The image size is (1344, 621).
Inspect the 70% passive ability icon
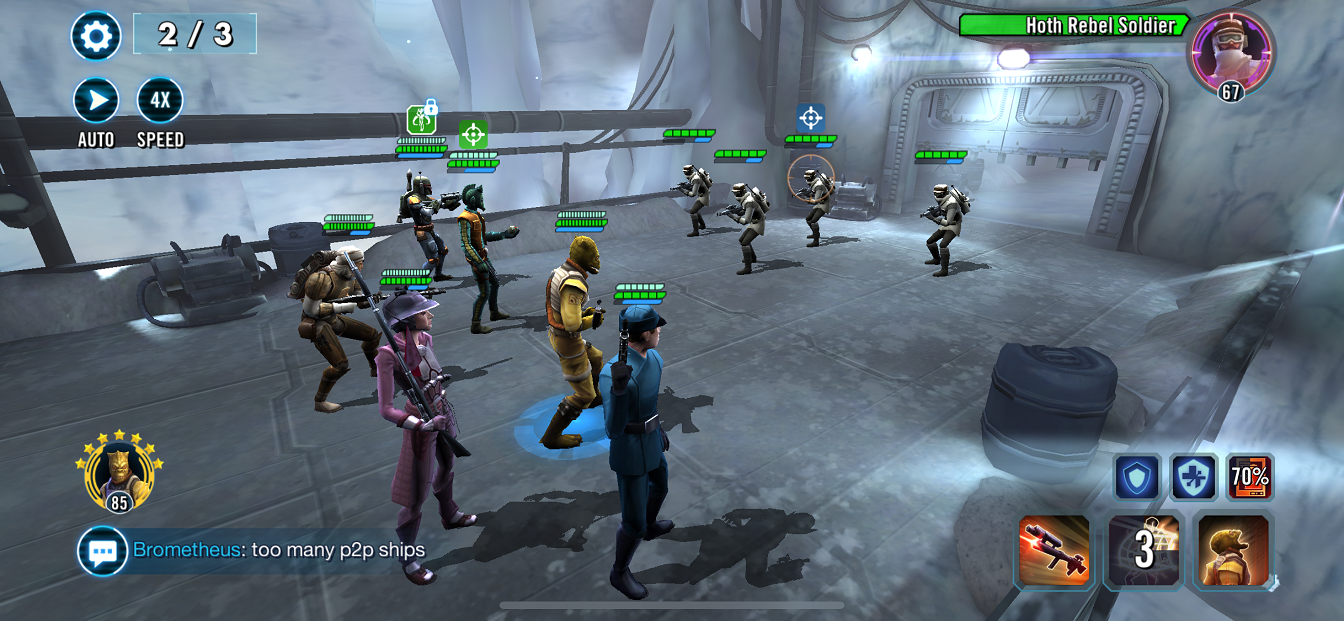pos(1250,478)
